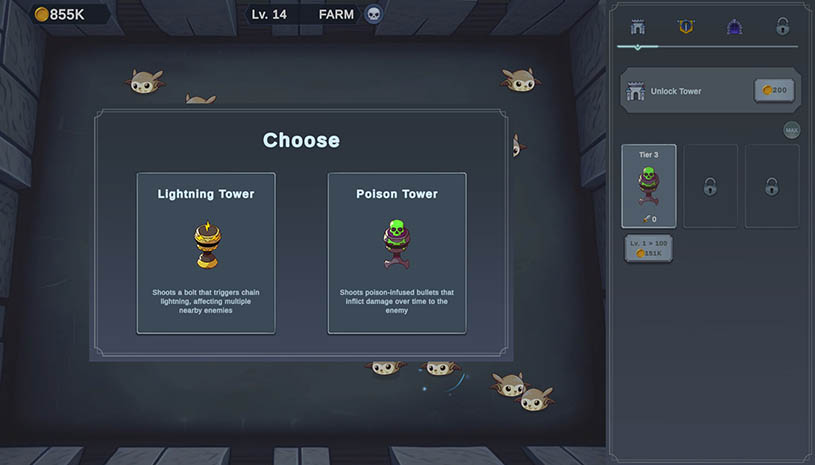Screen dimensions: 815x465
Task: Toggle the MAX upgrade button
Action: (791, 130)
